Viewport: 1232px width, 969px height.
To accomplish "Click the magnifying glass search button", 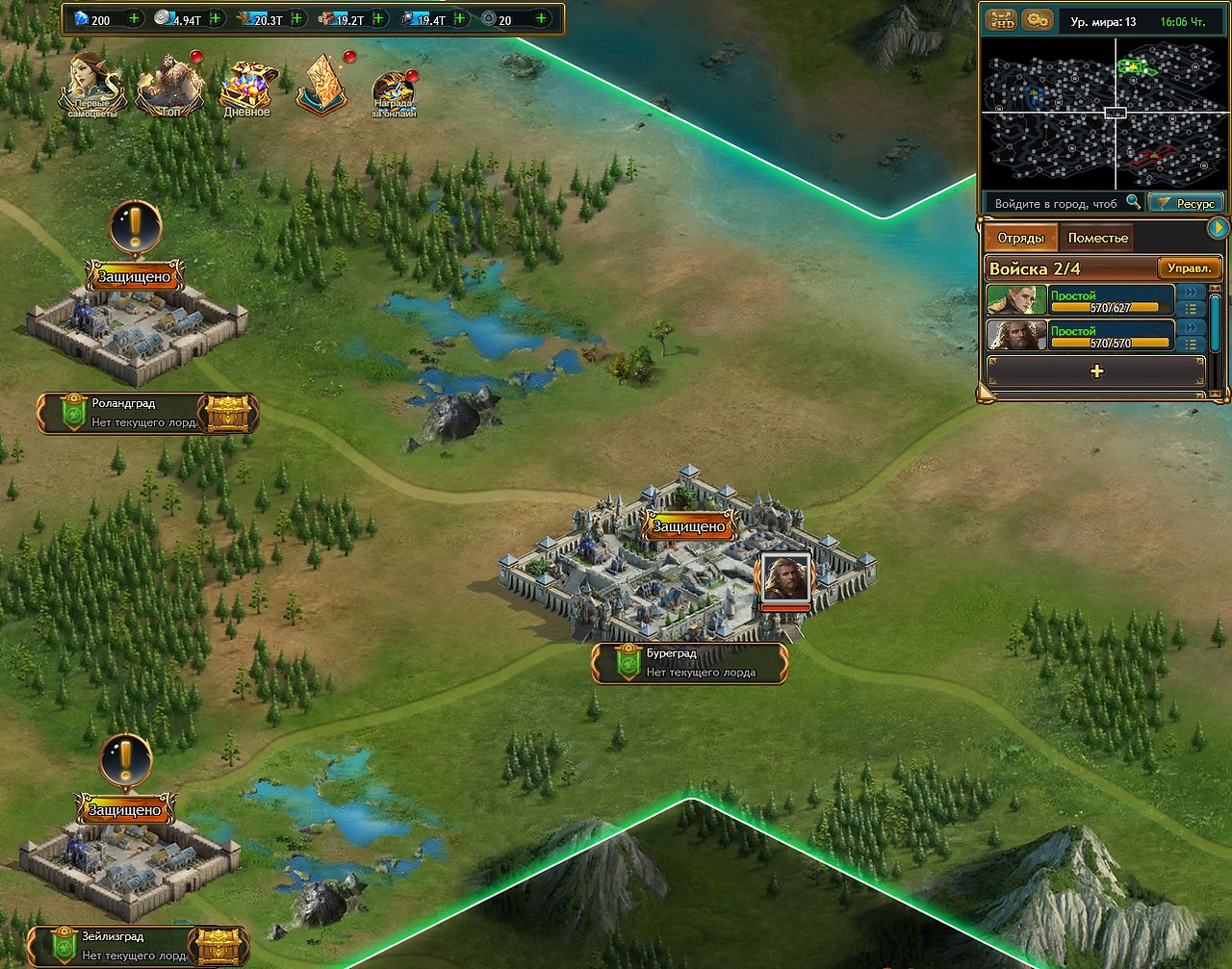I will 1134,202.
